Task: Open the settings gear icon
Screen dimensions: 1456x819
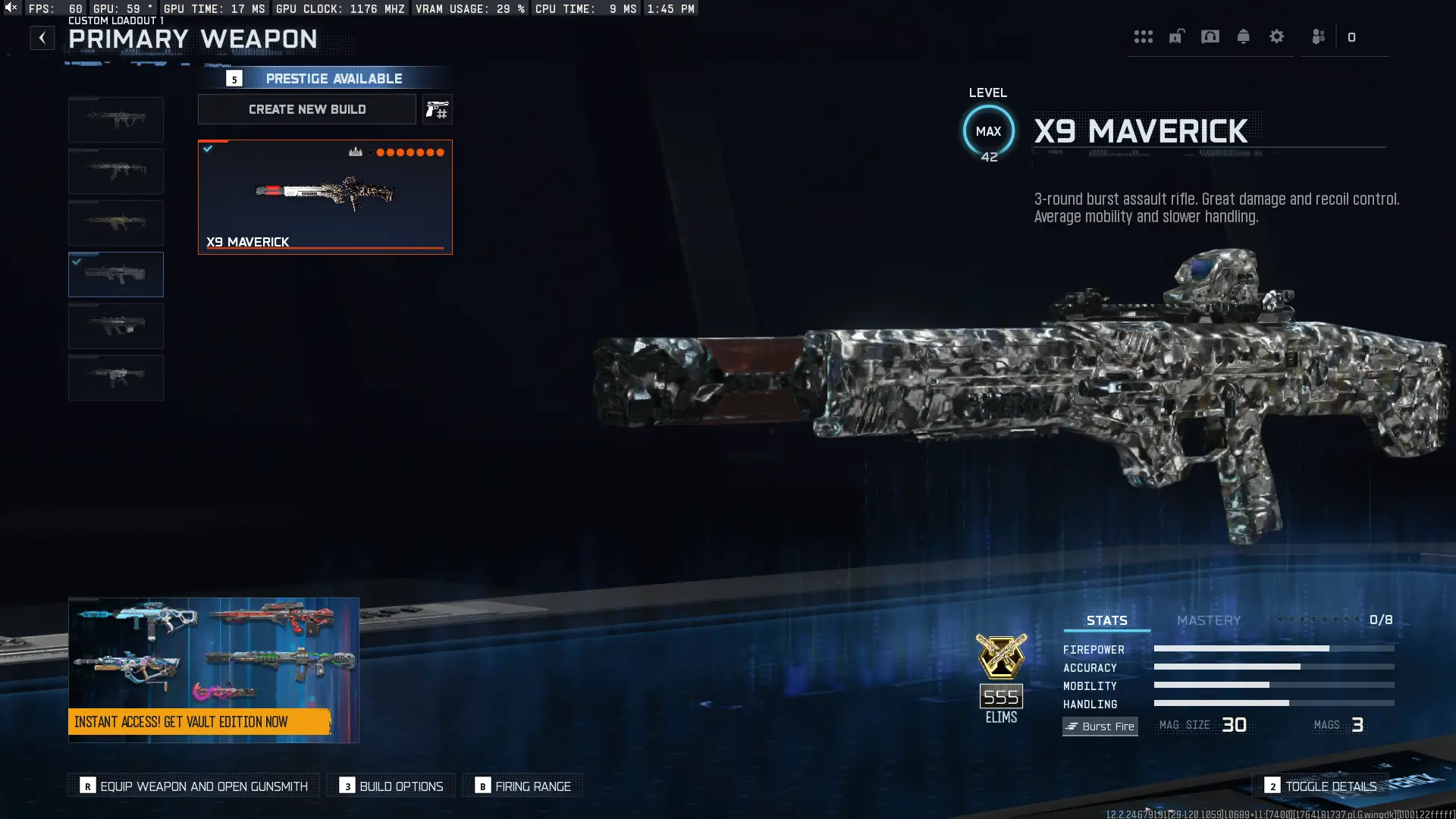Action: (1277, 36)
